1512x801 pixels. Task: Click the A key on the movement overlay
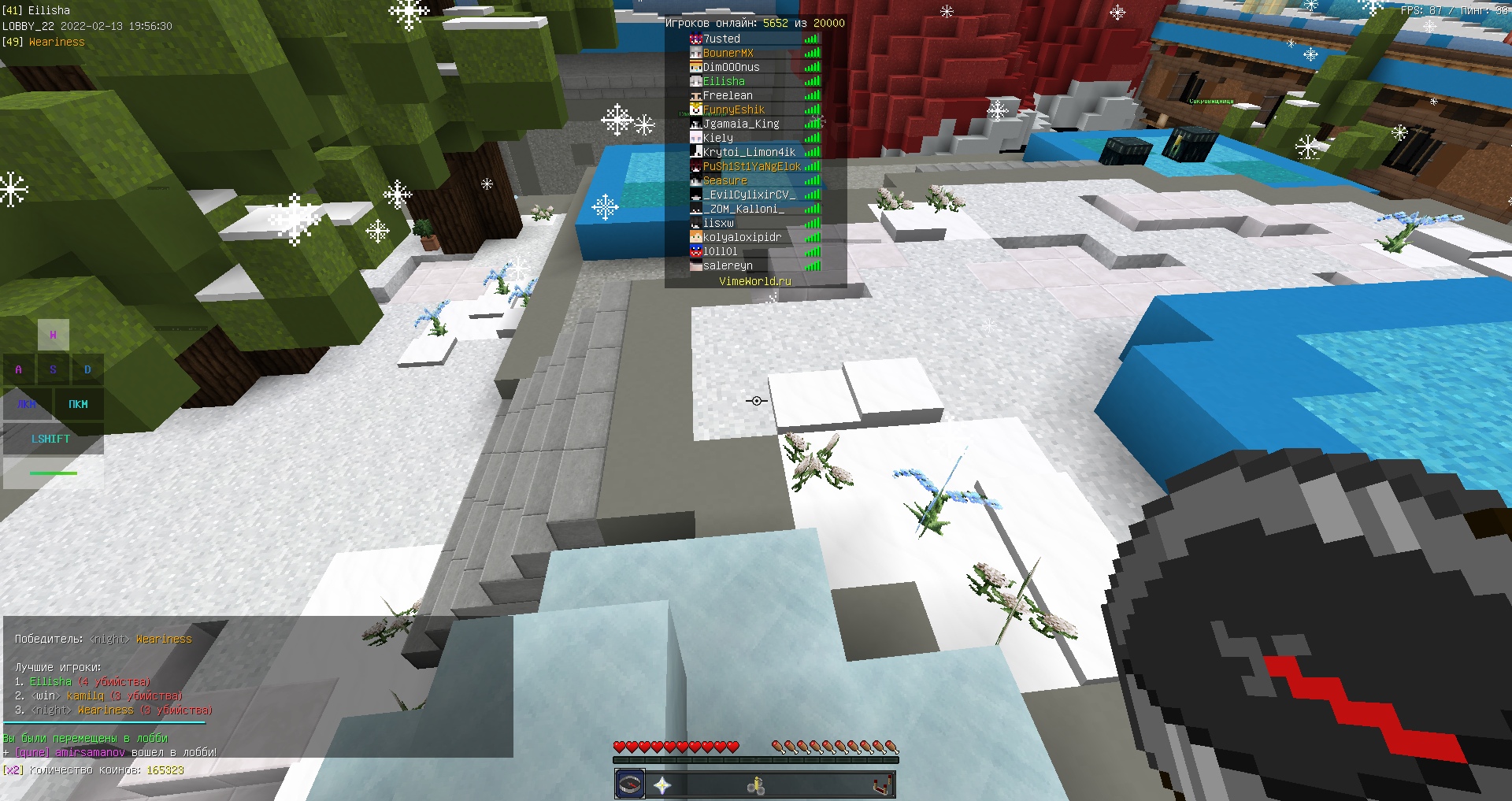pyautogui.click(x=17, y=369)
